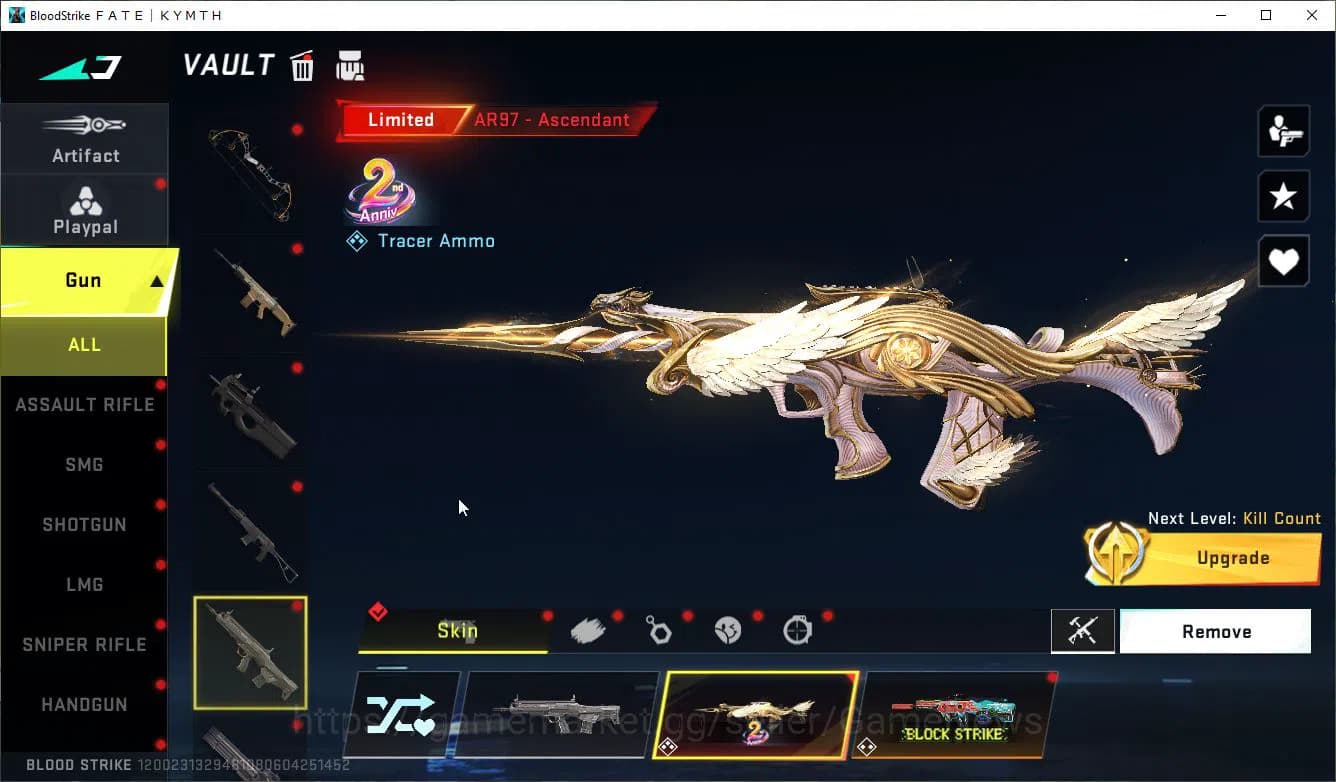Screen dimensions: 1336x782
Task: Open the spray paint customization tab
Action: [x=588, y=629]
